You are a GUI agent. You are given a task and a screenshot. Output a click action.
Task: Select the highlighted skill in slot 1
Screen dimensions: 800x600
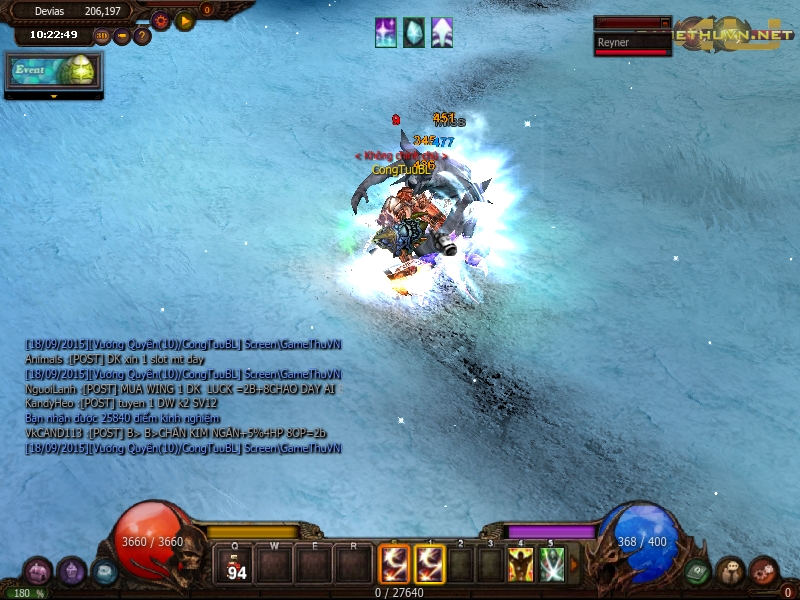(430, 565)
